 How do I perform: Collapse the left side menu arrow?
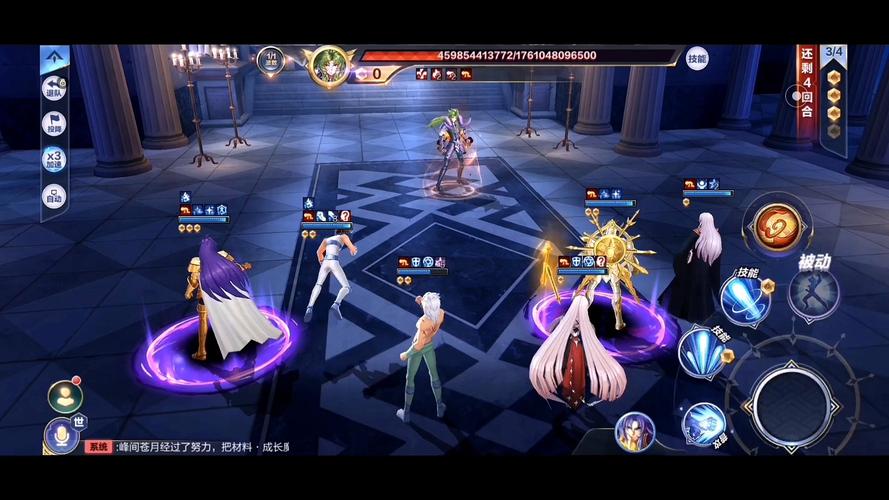[x=54, y=58]
